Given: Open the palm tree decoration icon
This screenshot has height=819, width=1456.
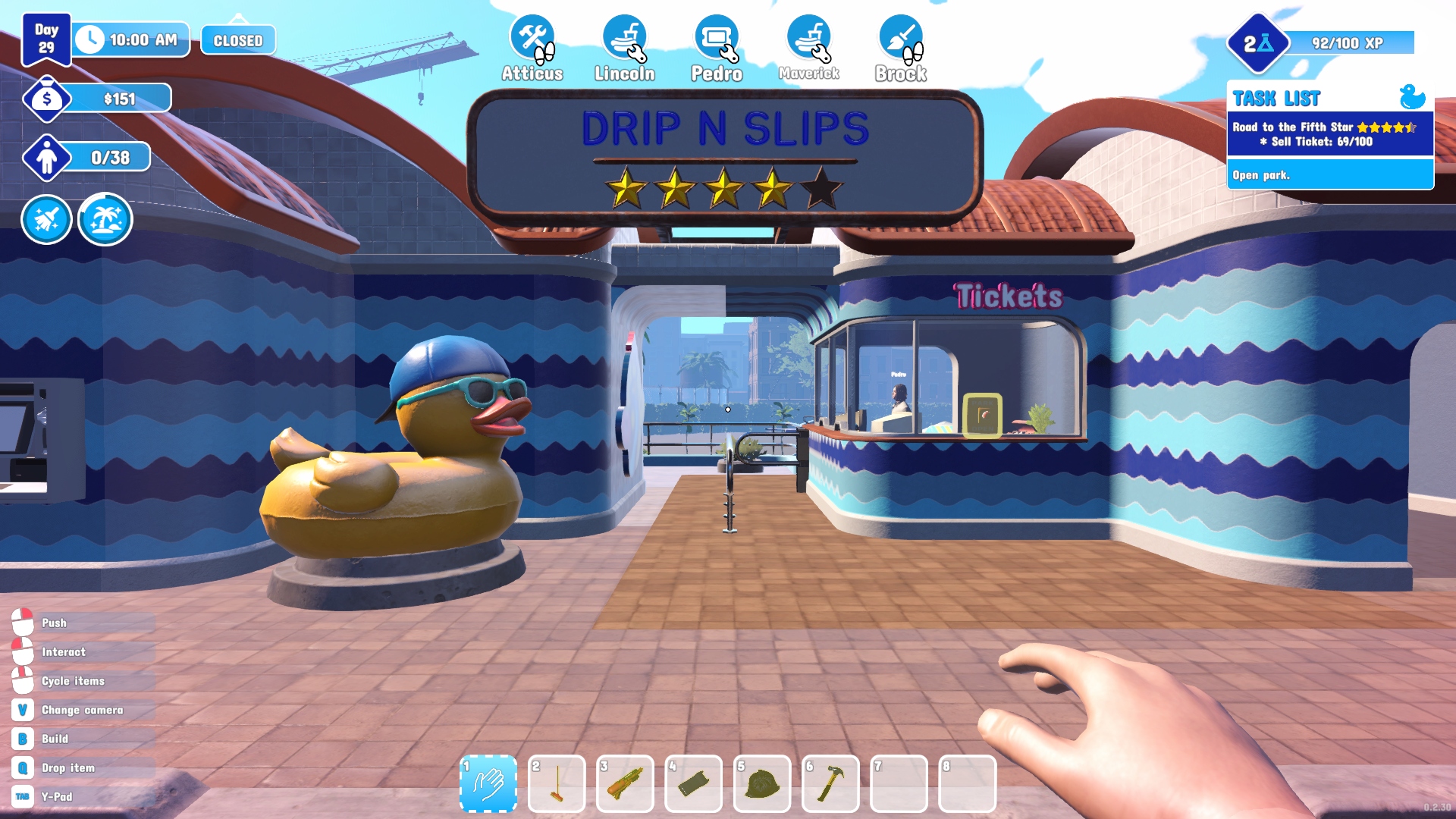Looking at the screenshot, I should pos(105,220).
